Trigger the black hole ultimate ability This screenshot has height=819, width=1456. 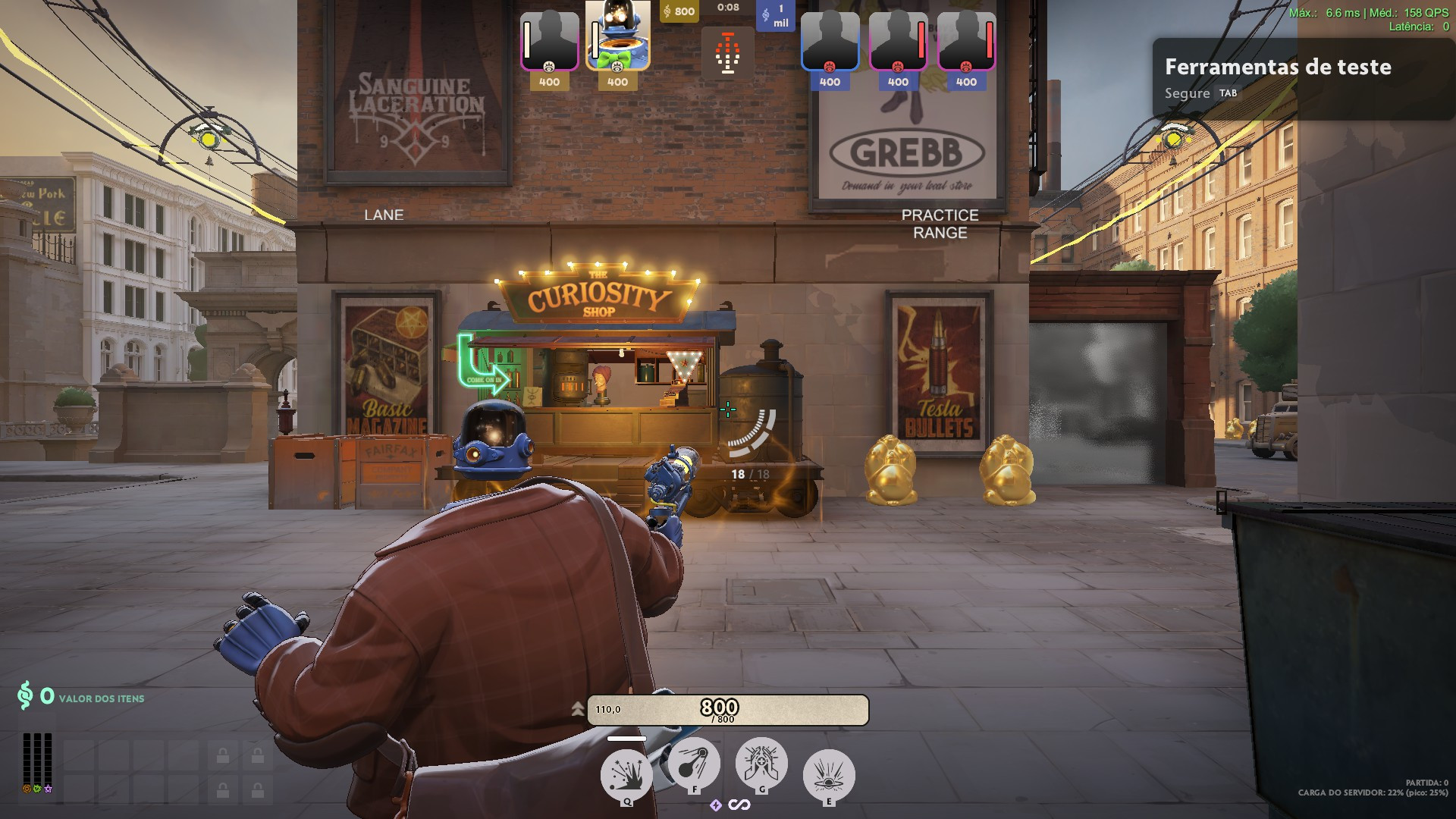click(828, 775)
